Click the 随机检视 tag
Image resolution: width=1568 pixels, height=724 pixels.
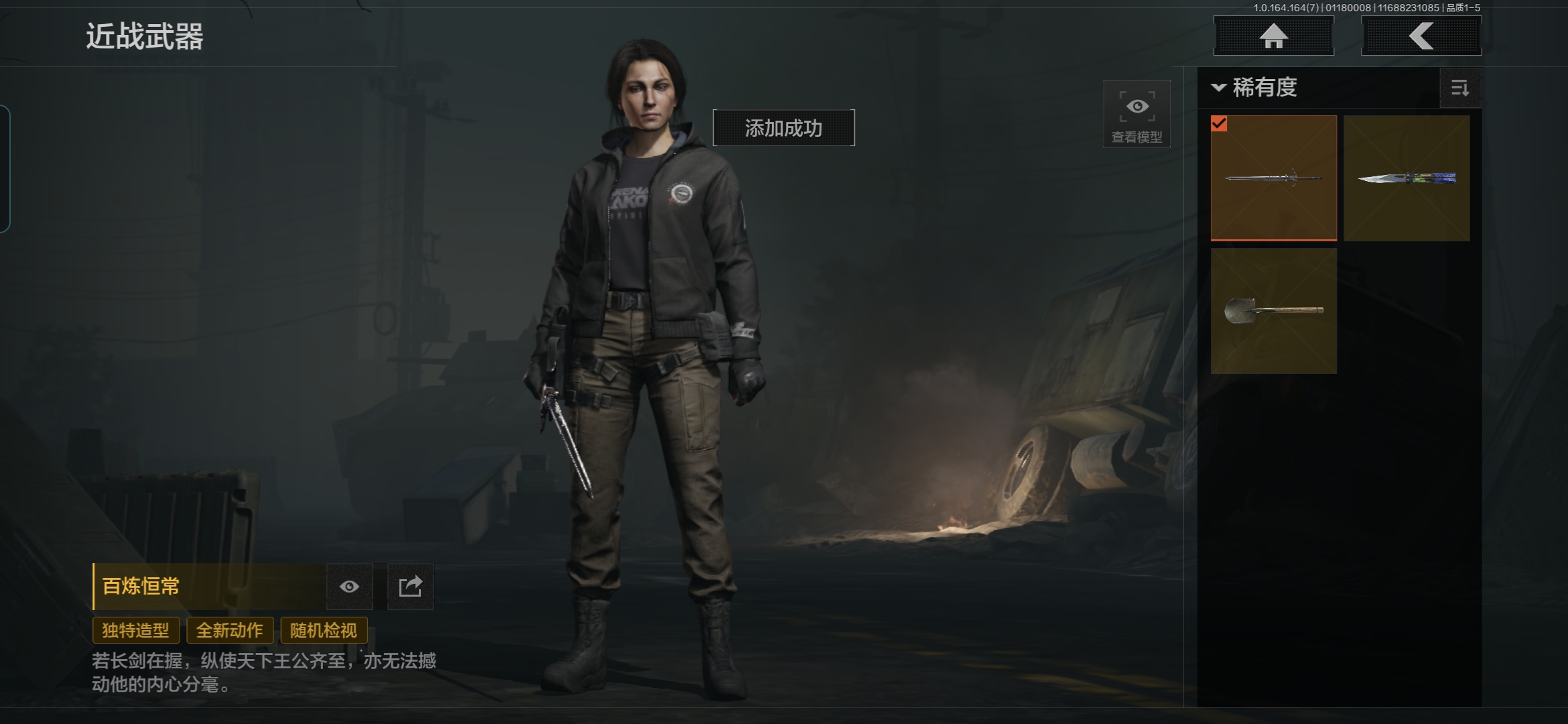pos(324,630)
